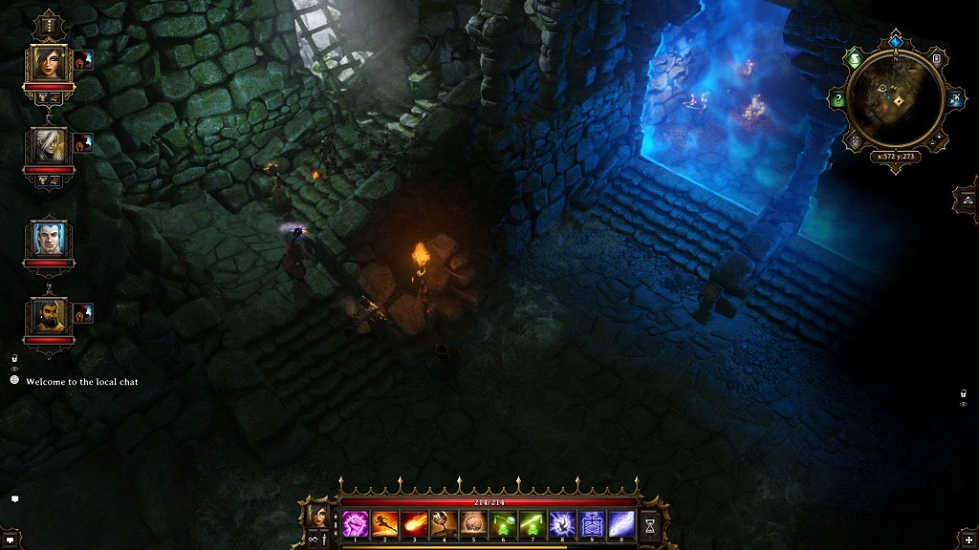Select the white-haired party member portrait

point(48,148)
